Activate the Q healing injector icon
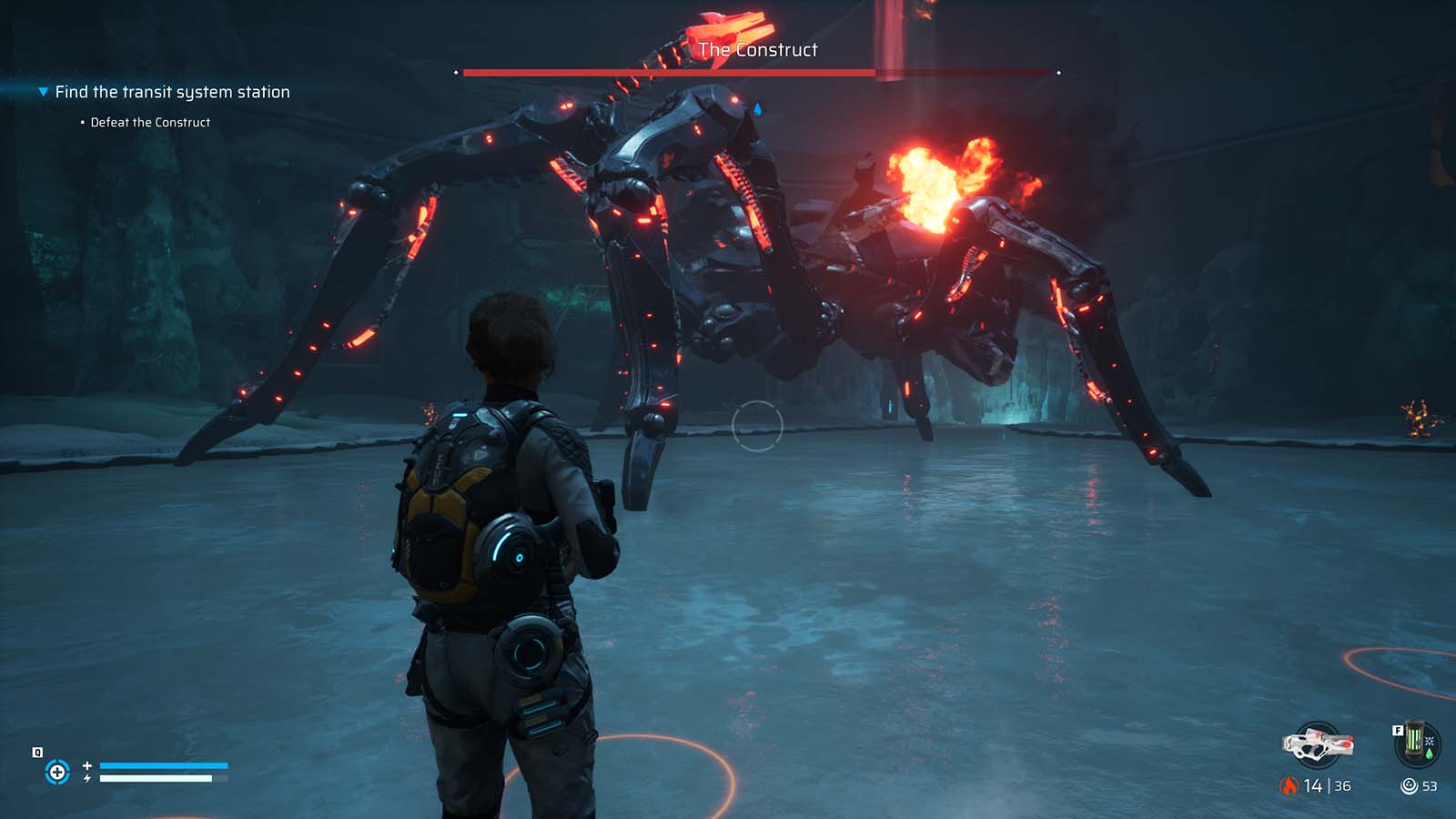Screen dimensions: 1456x819 [57, 772]
